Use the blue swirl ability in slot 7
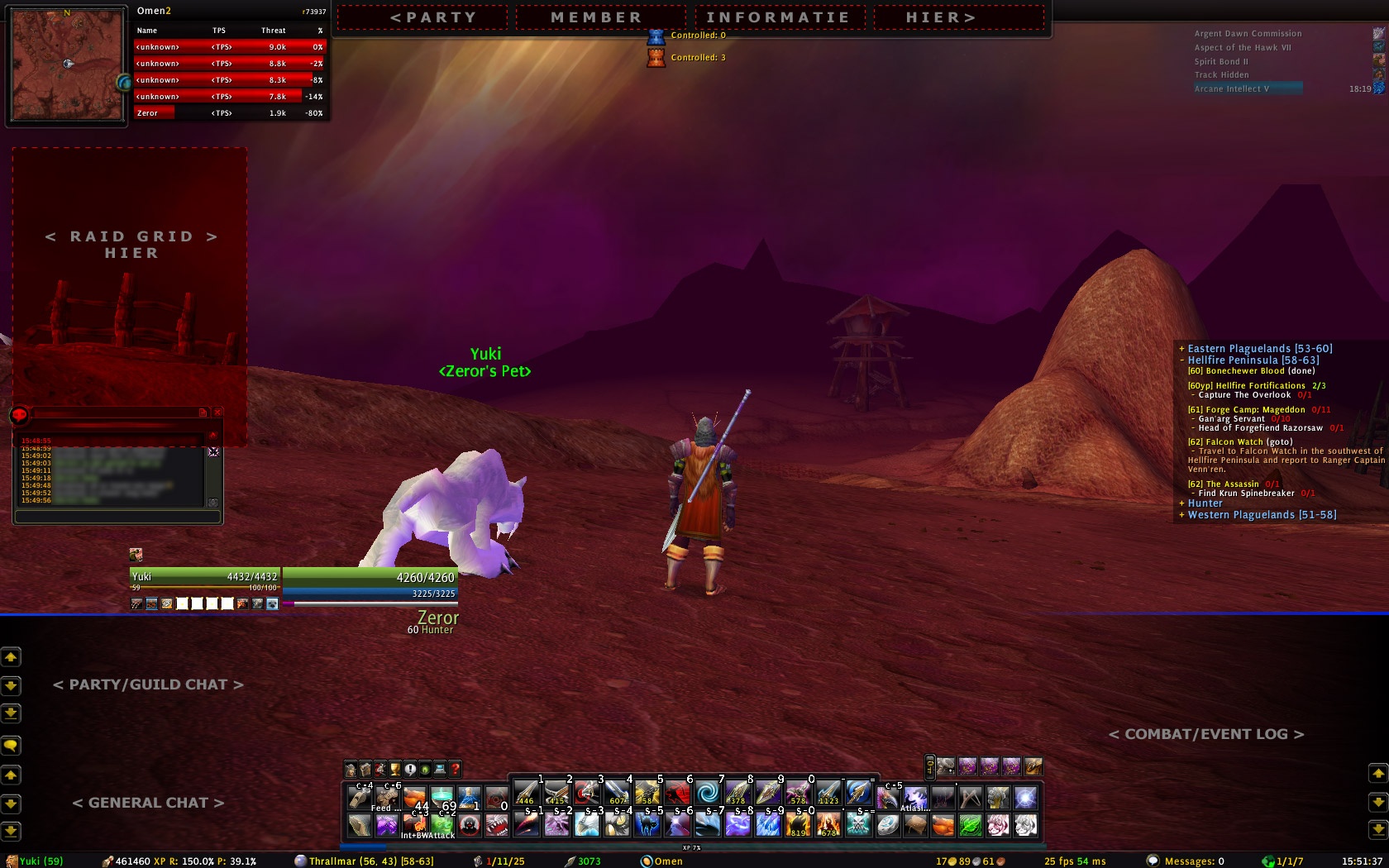 point(708,794)
